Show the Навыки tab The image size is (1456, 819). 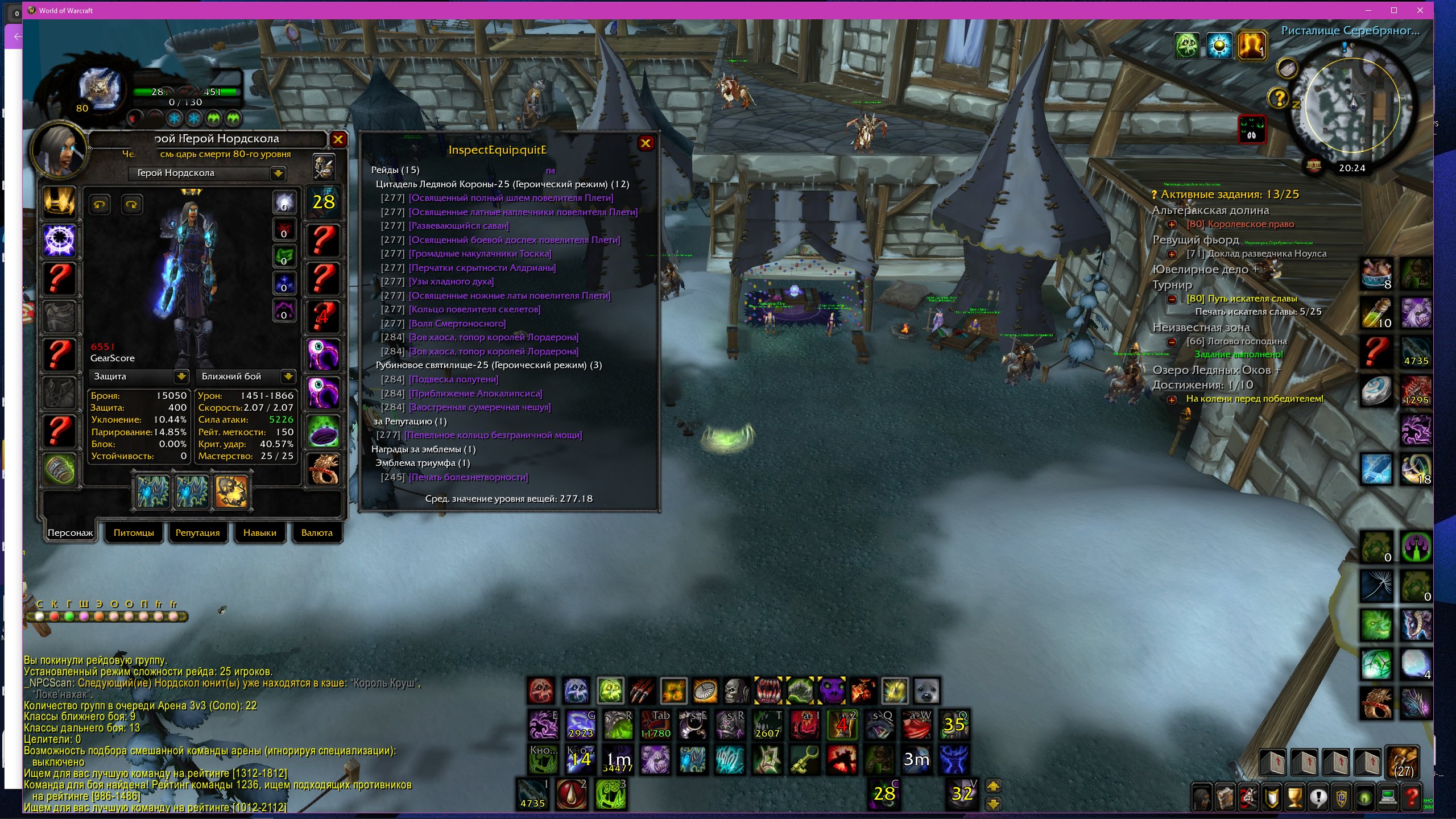[259, 533]
